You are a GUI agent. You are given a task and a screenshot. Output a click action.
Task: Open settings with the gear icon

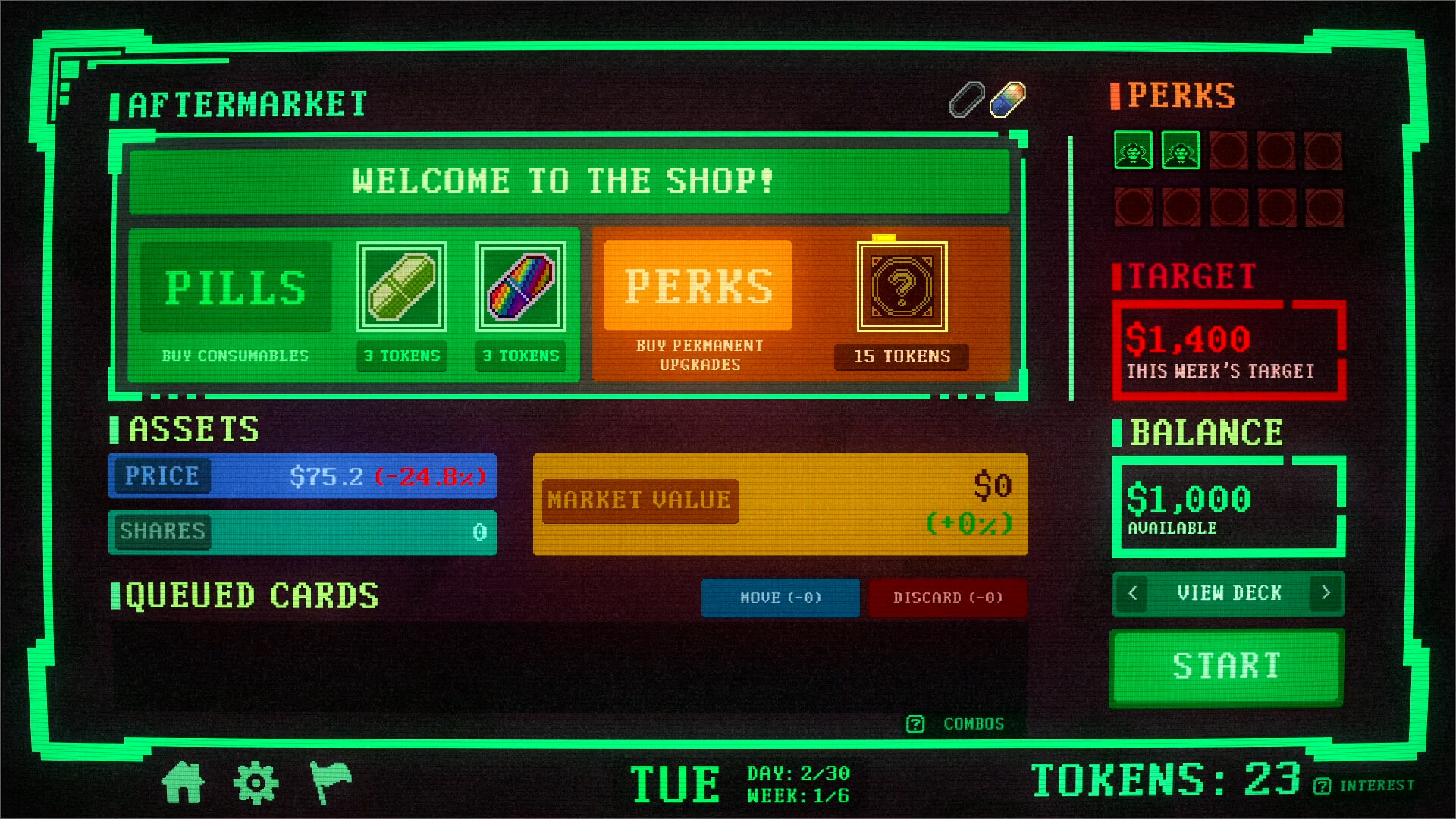257,781
